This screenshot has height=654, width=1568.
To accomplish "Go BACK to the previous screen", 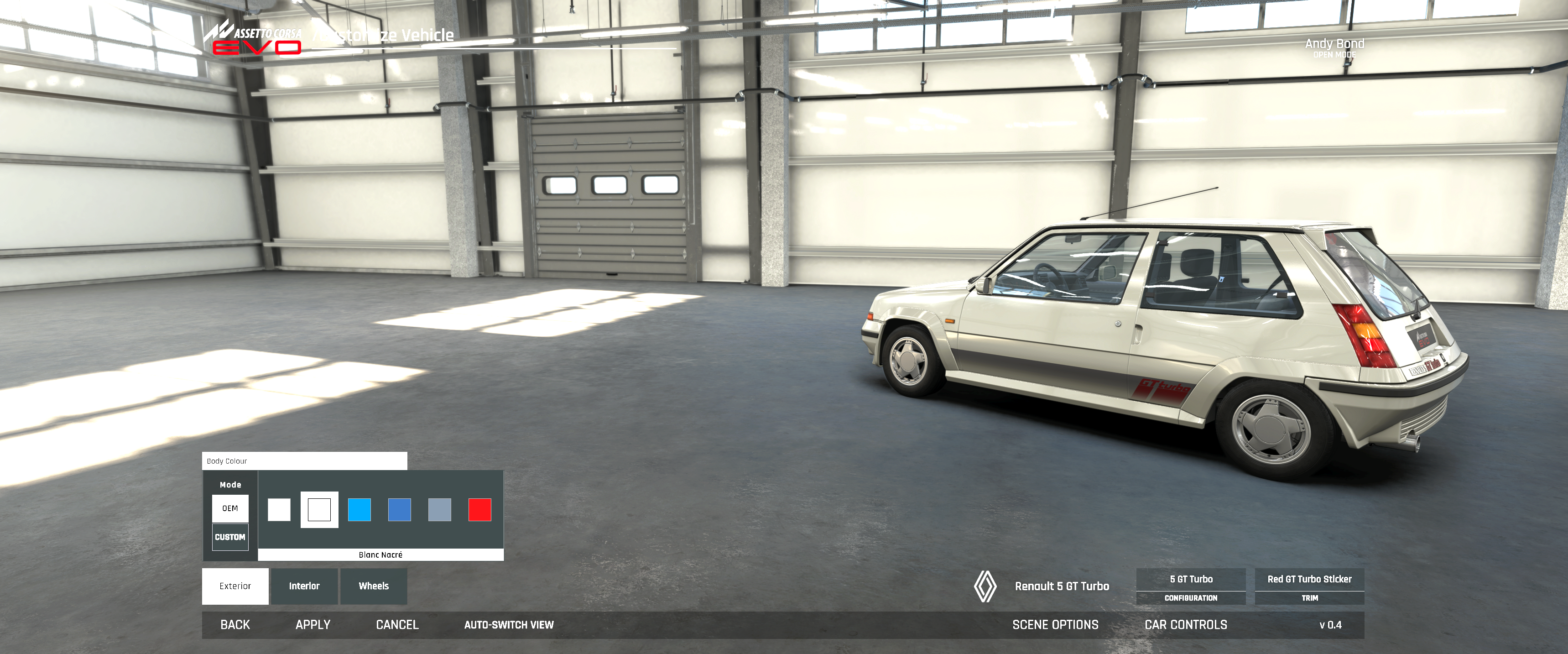I will point(235,625).
